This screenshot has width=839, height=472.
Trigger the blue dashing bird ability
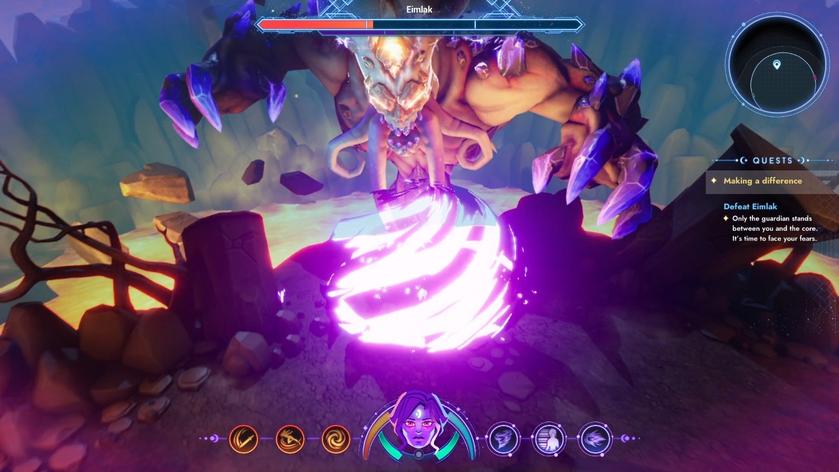[x=595, y=438]
